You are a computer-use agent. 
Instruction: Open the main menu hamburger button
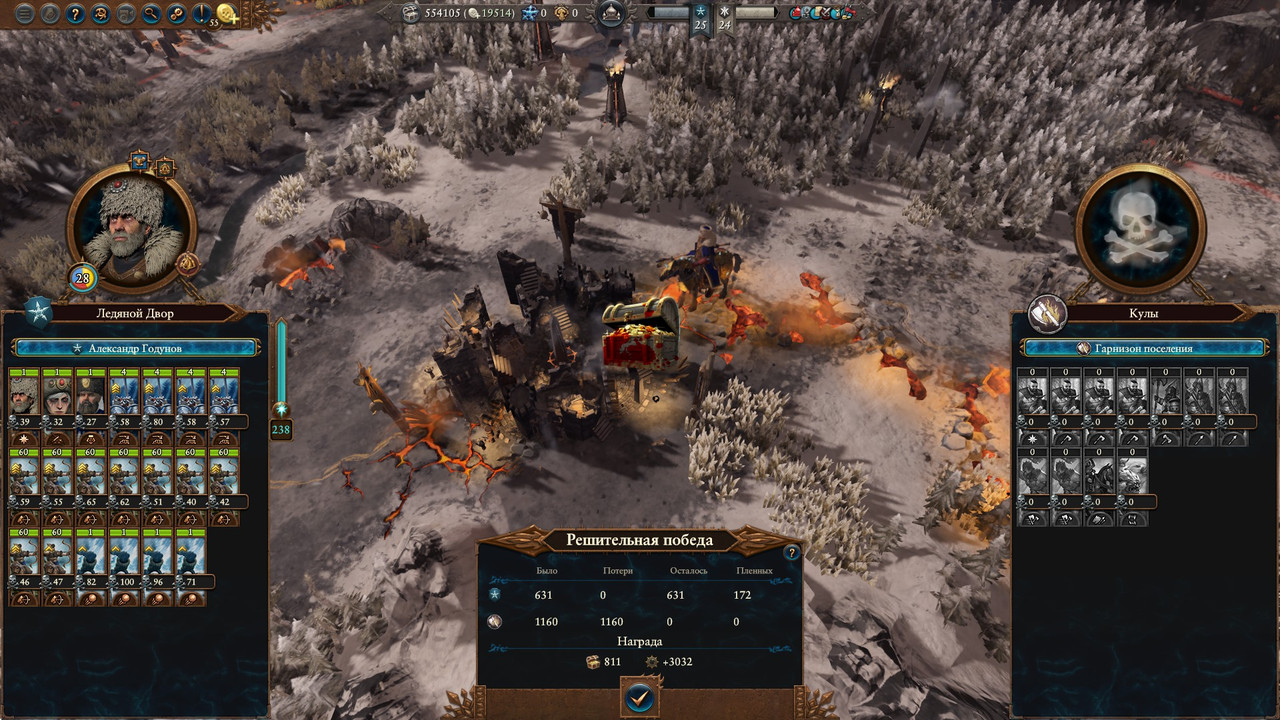(23, 14)
